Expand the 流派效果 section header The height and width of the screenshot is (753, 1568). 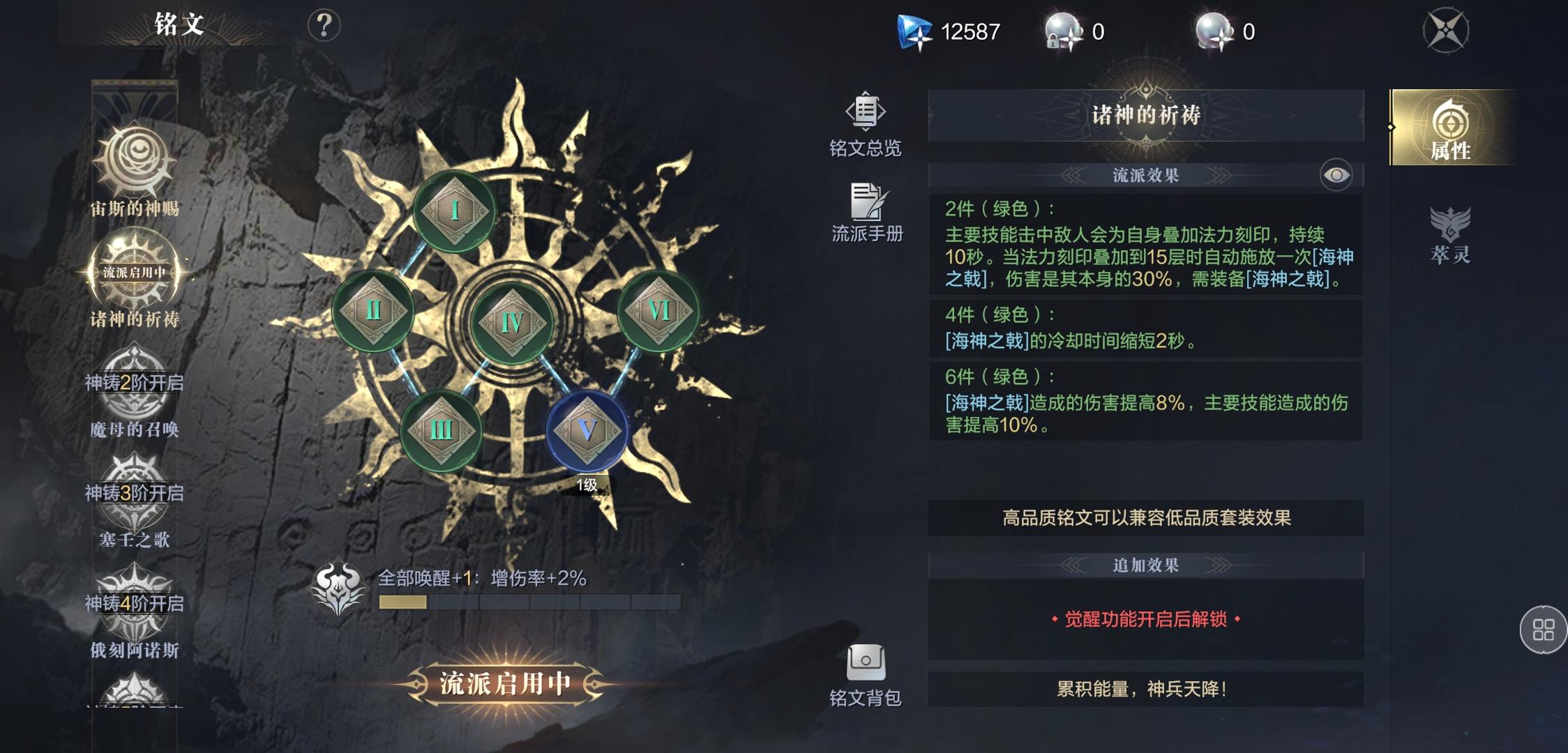coord(1143,175)
